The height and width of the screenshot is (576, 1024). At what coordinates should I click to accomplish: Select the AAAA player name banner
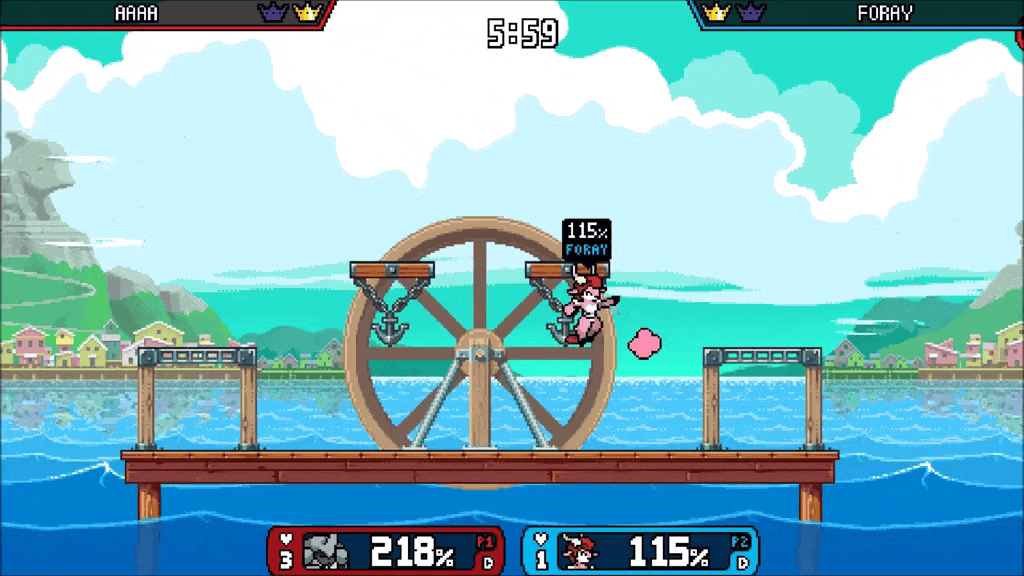tap(138, 14)
